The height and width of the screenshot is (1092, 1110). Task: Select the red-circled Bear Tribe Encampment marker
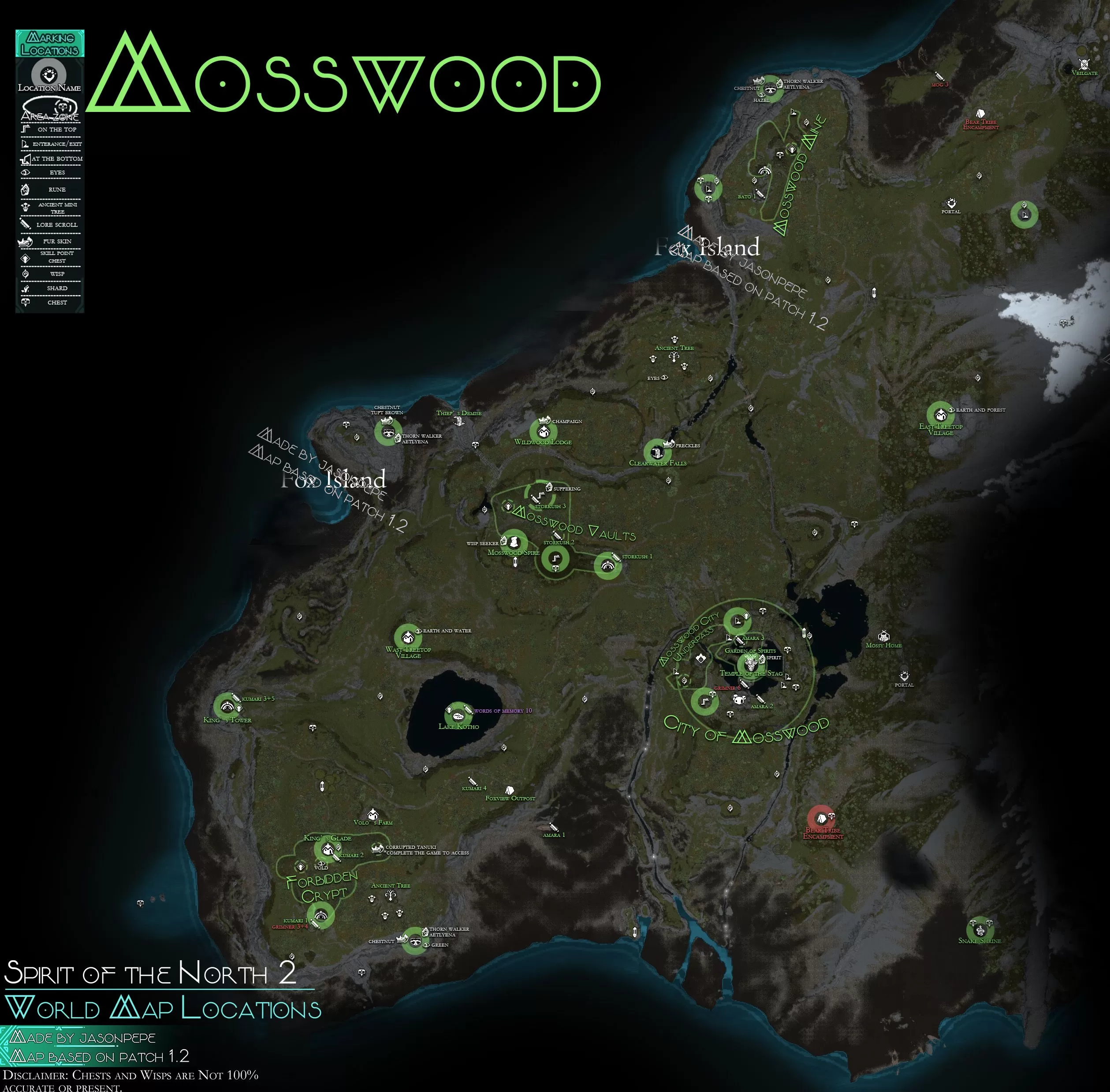pos(821,818)
